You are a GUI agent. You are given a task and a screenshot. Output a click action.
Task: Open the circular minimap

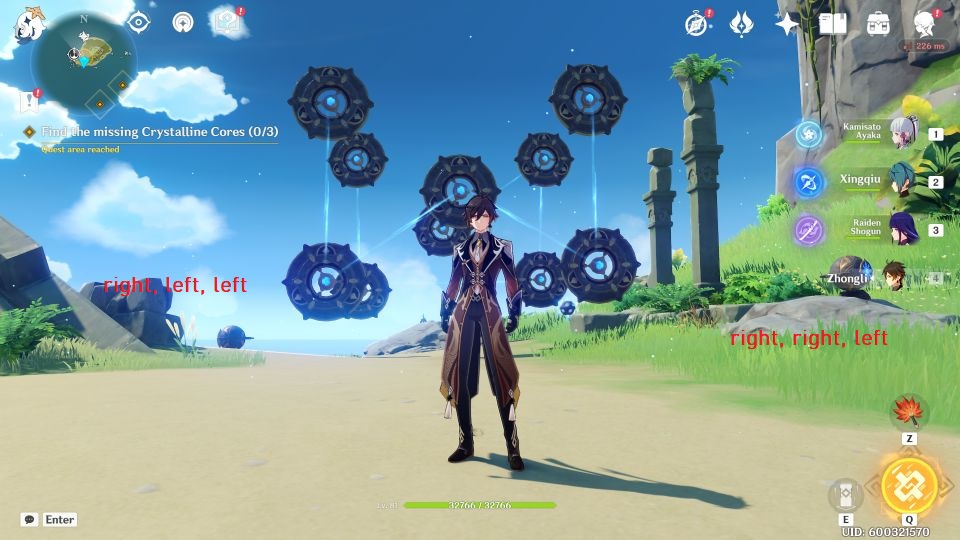84,60
